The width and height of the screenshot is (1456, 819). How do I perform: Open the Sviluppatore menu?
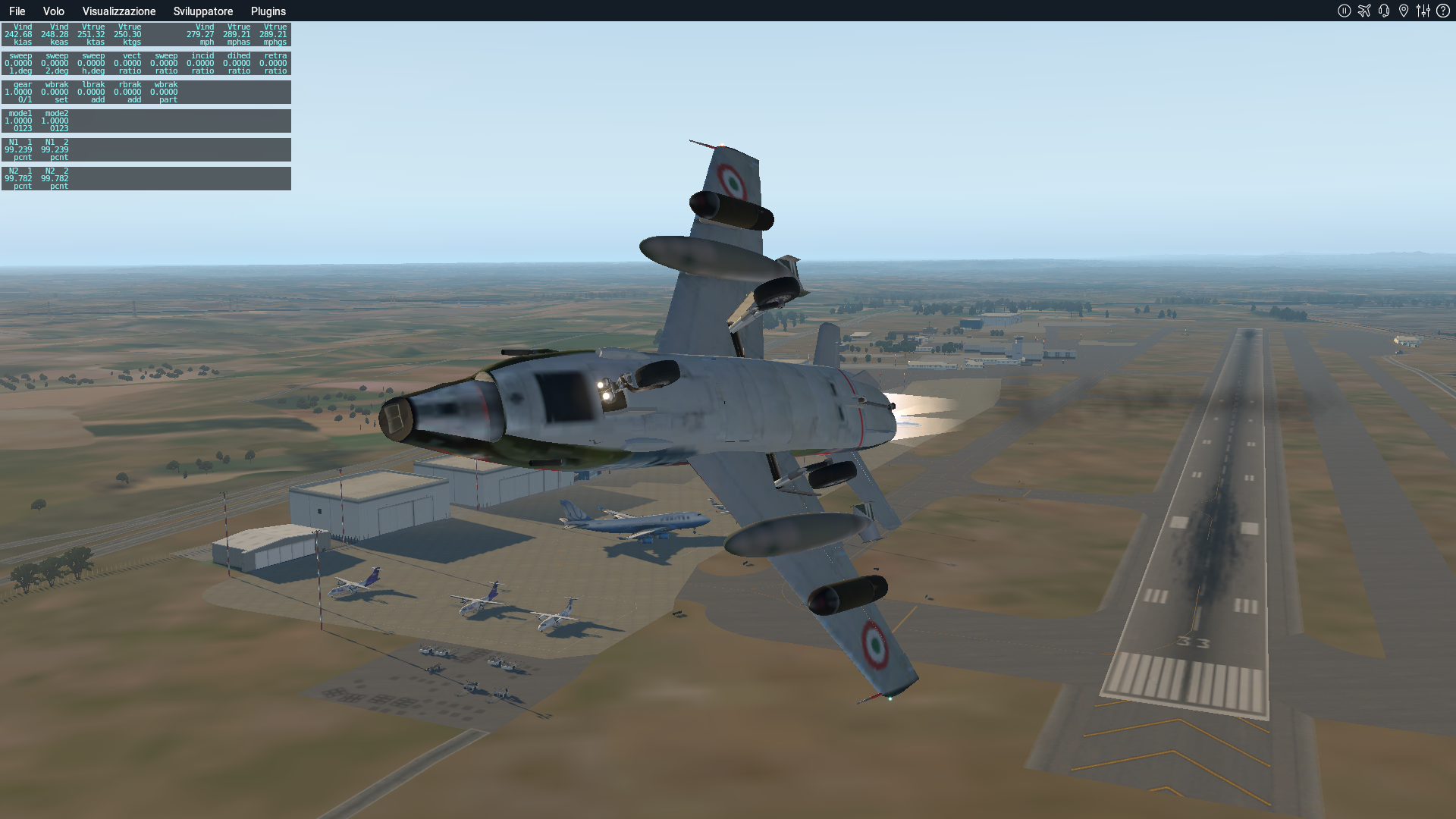click(x=203, y=11)
